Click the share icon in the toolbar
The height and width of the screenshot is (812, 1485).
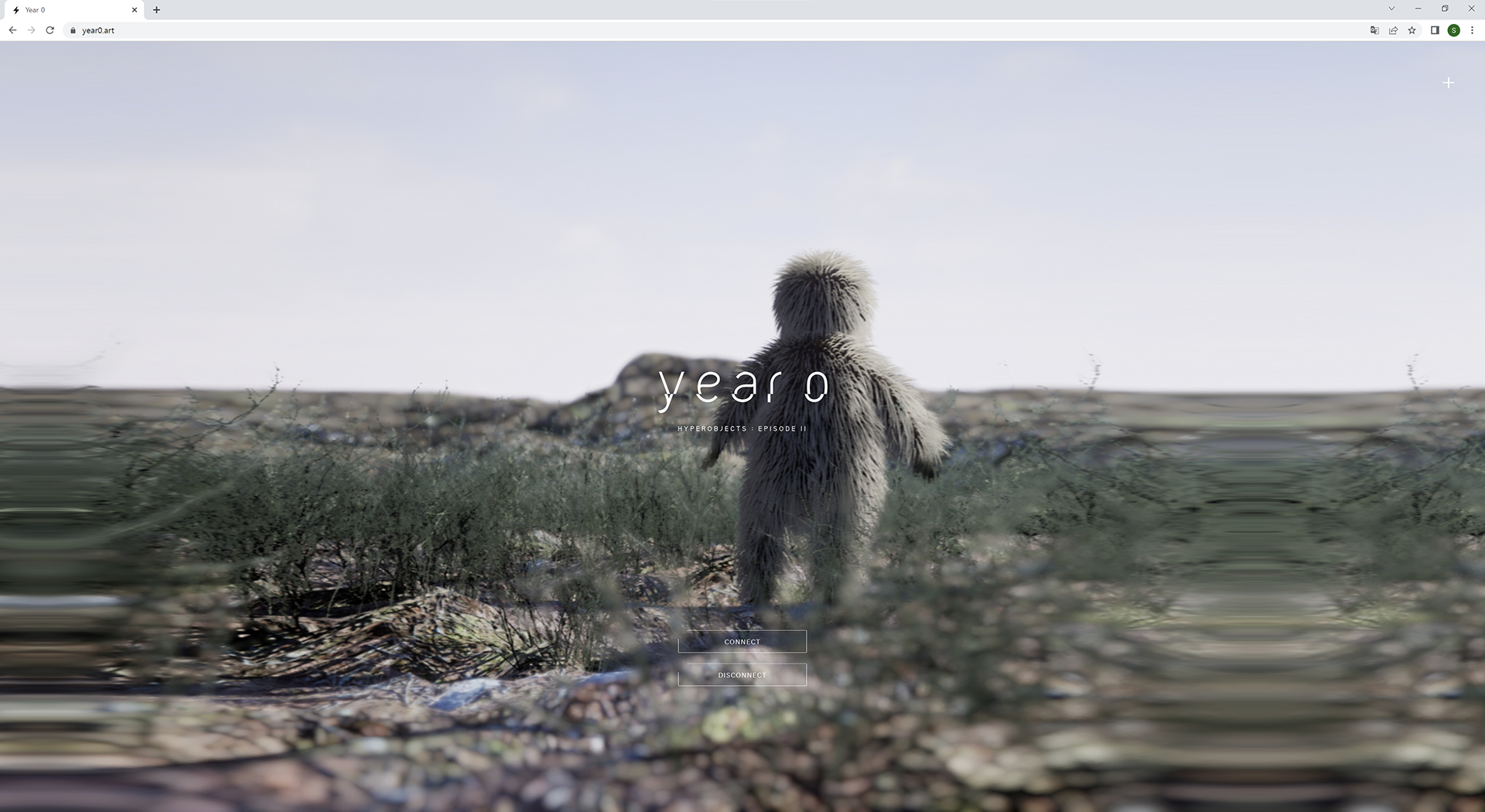coord(1394,30)
